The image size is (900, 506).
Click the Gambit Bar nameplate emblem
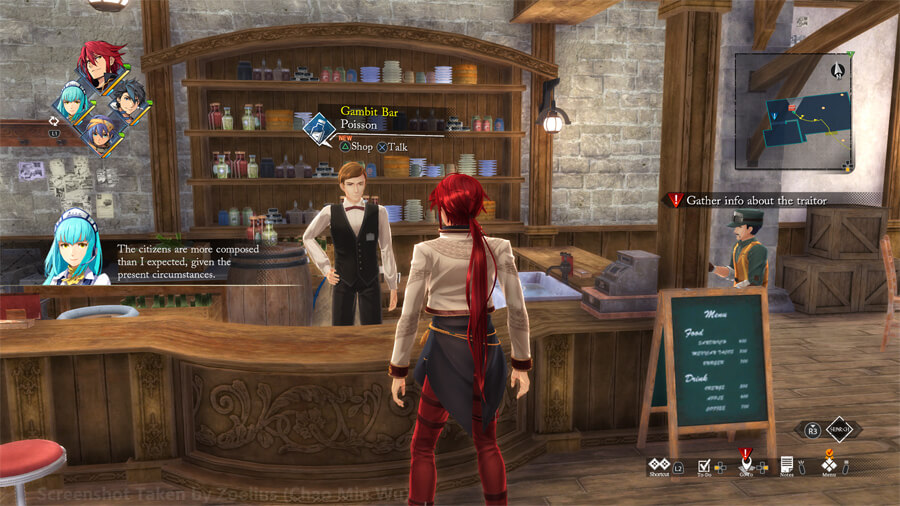coord(320,128)
